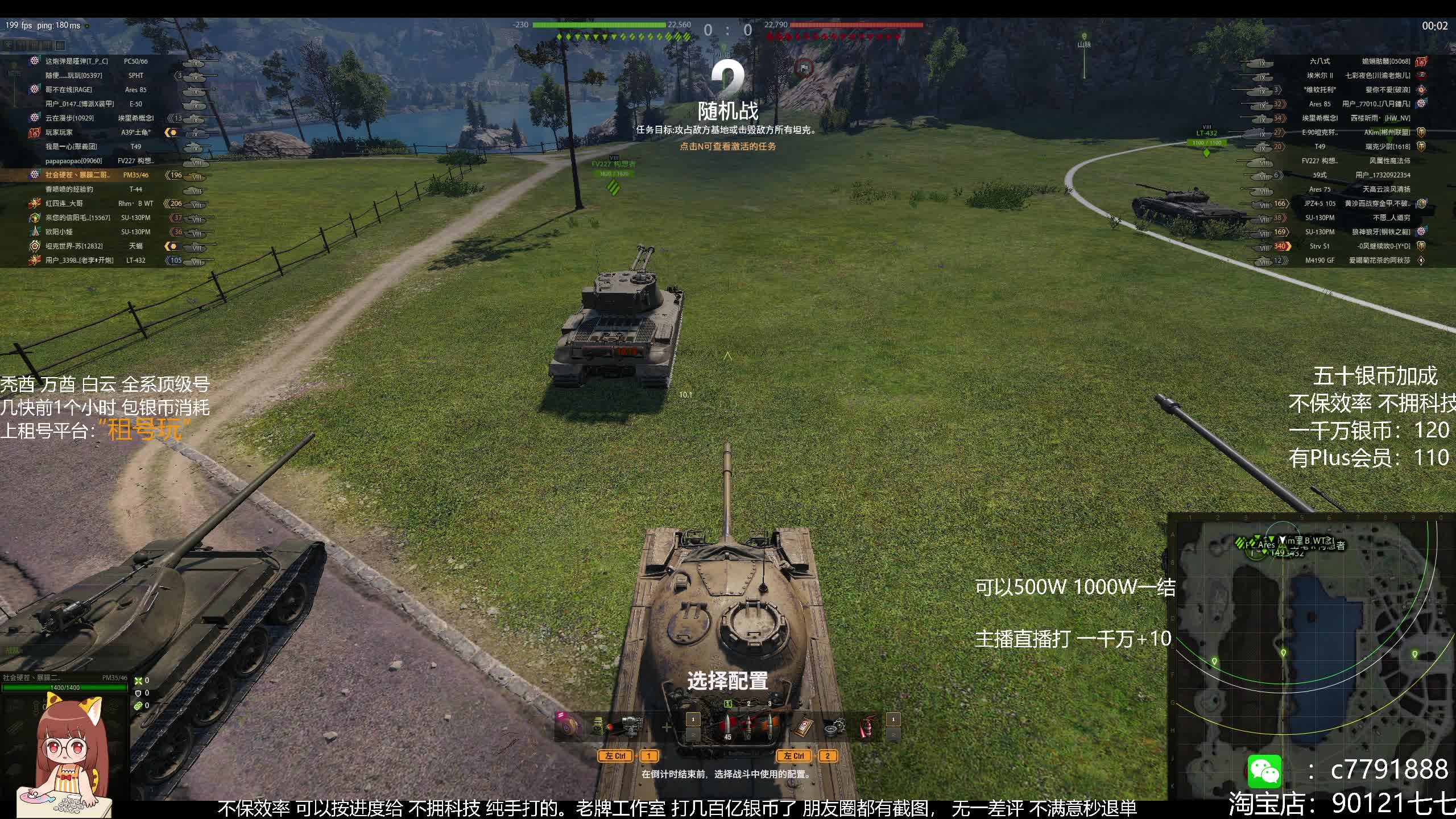Select the shell with 45 rounds
Viewport: 1456px width, 819px height.
coord(727,726)
